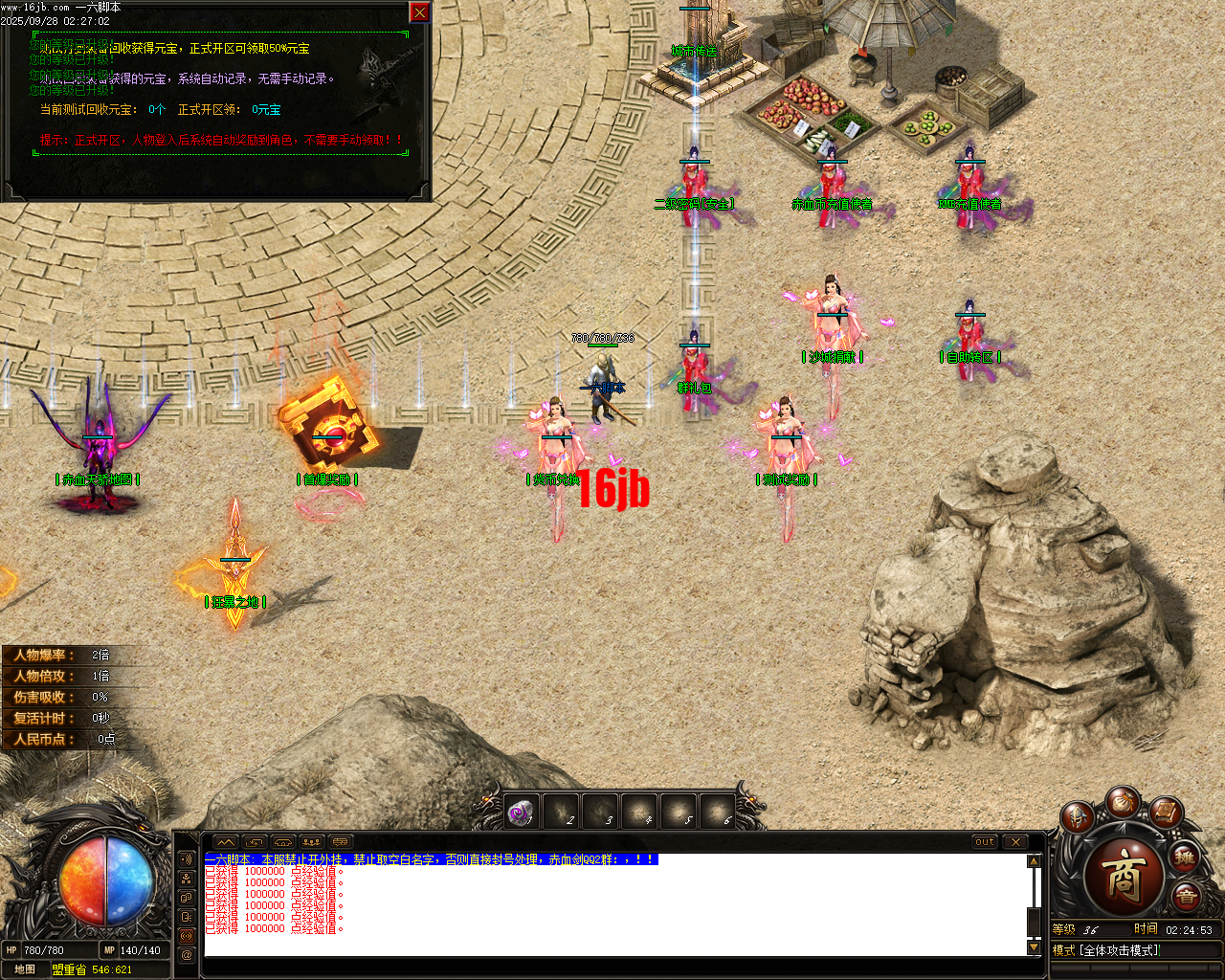Select the whisper icon on the chat toolbar

pyautogui.click(x=186, y=916)
